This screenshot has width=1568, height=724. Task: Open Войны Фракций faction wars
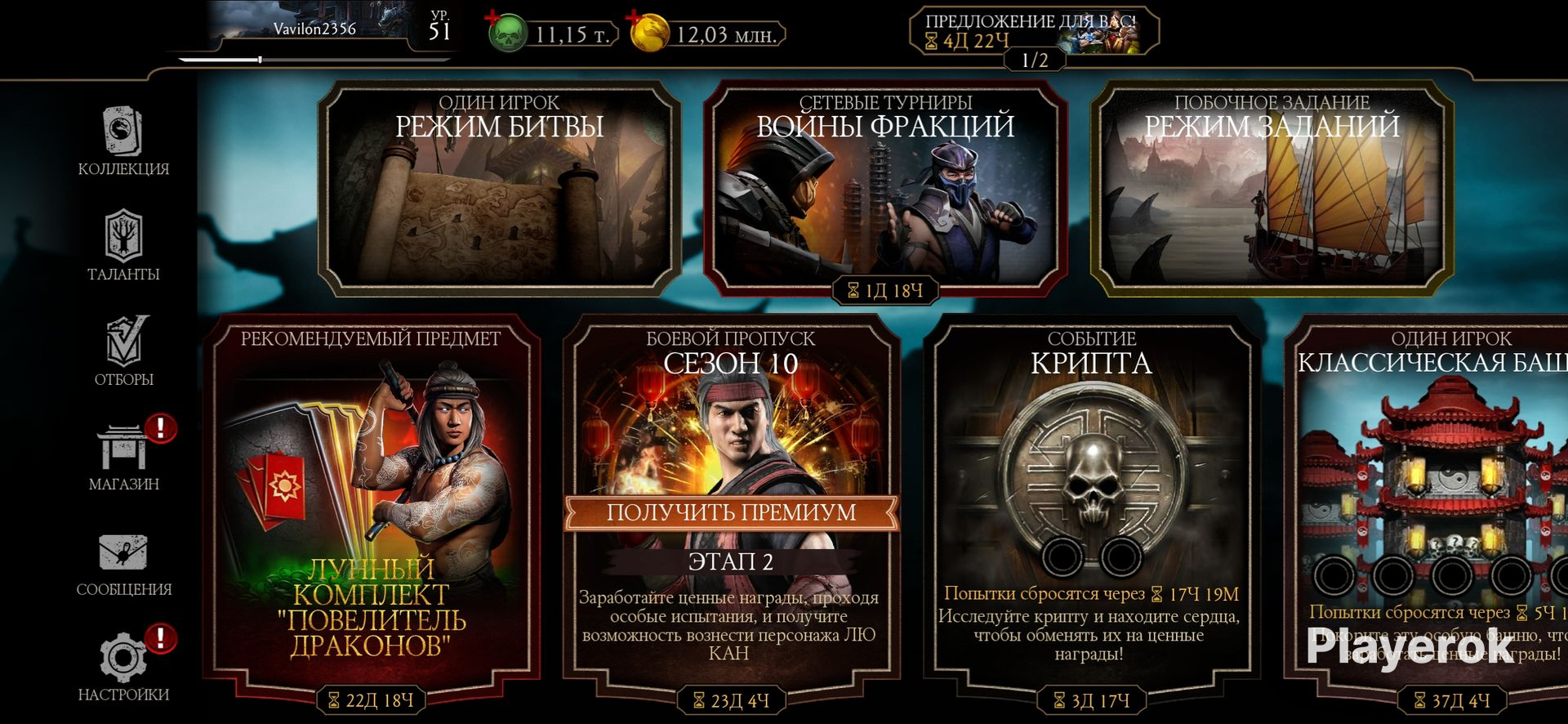click(x=885, y=188)
